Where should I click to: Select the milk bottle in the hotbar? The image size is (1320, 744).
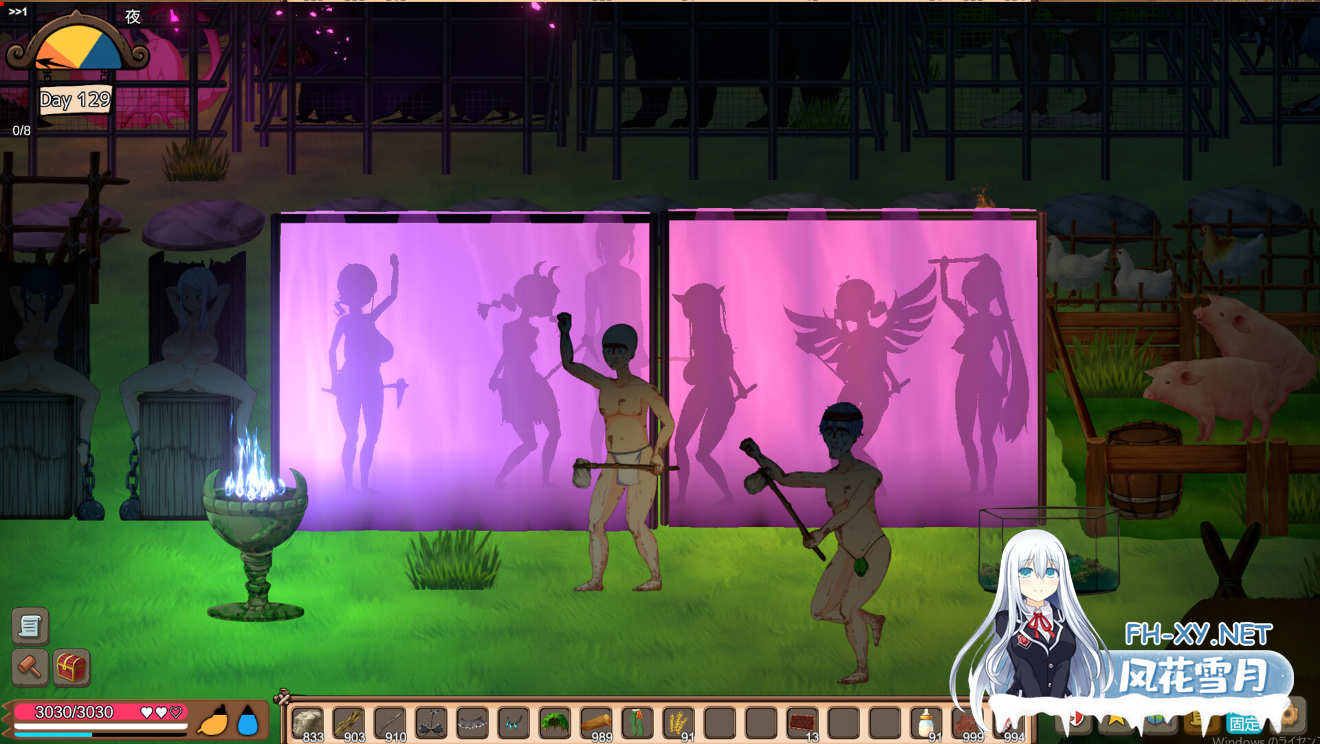[x=925, y=720]
